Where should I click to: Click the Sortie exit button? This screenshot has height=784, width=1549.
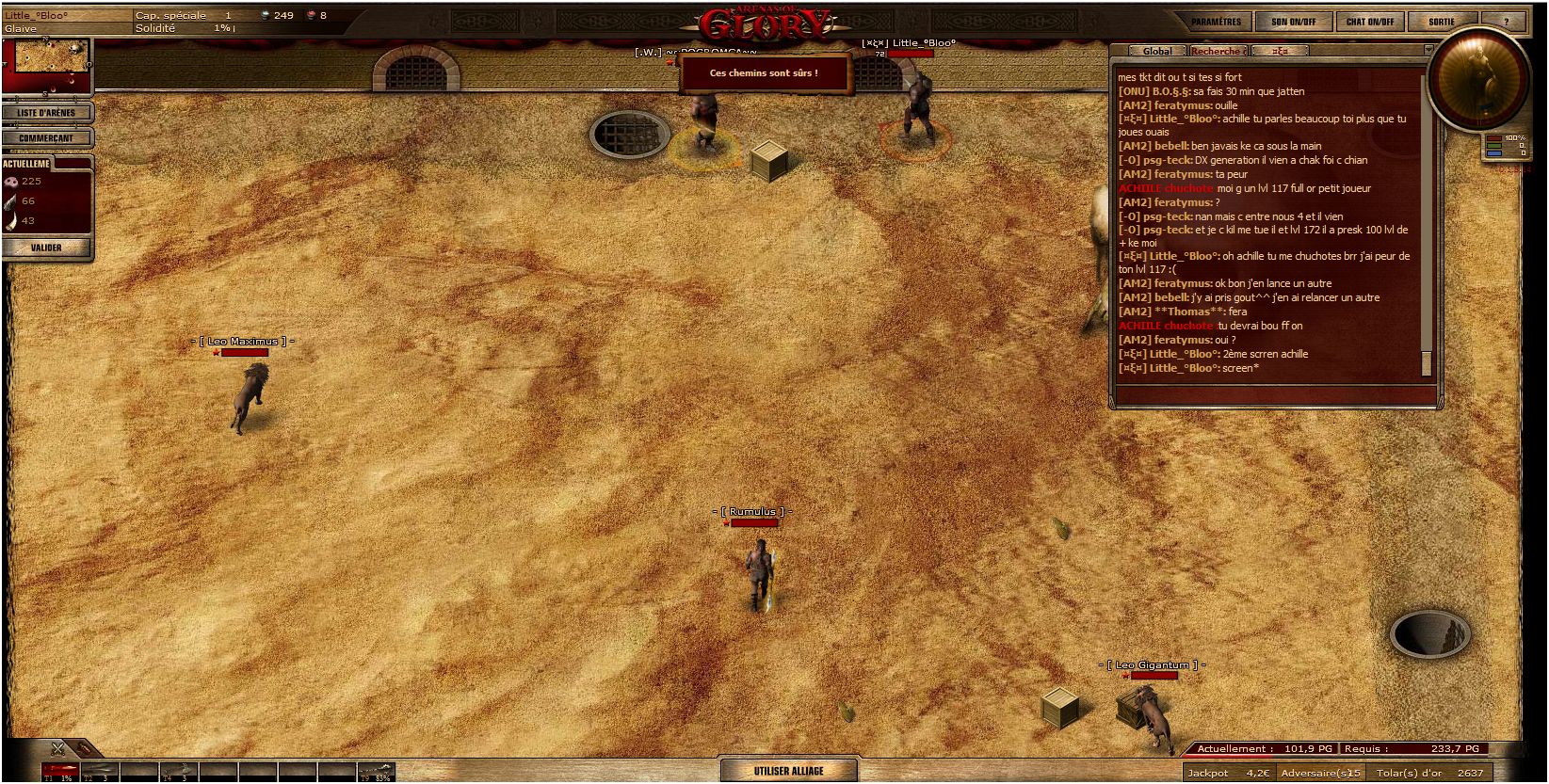pos(1441,22)
